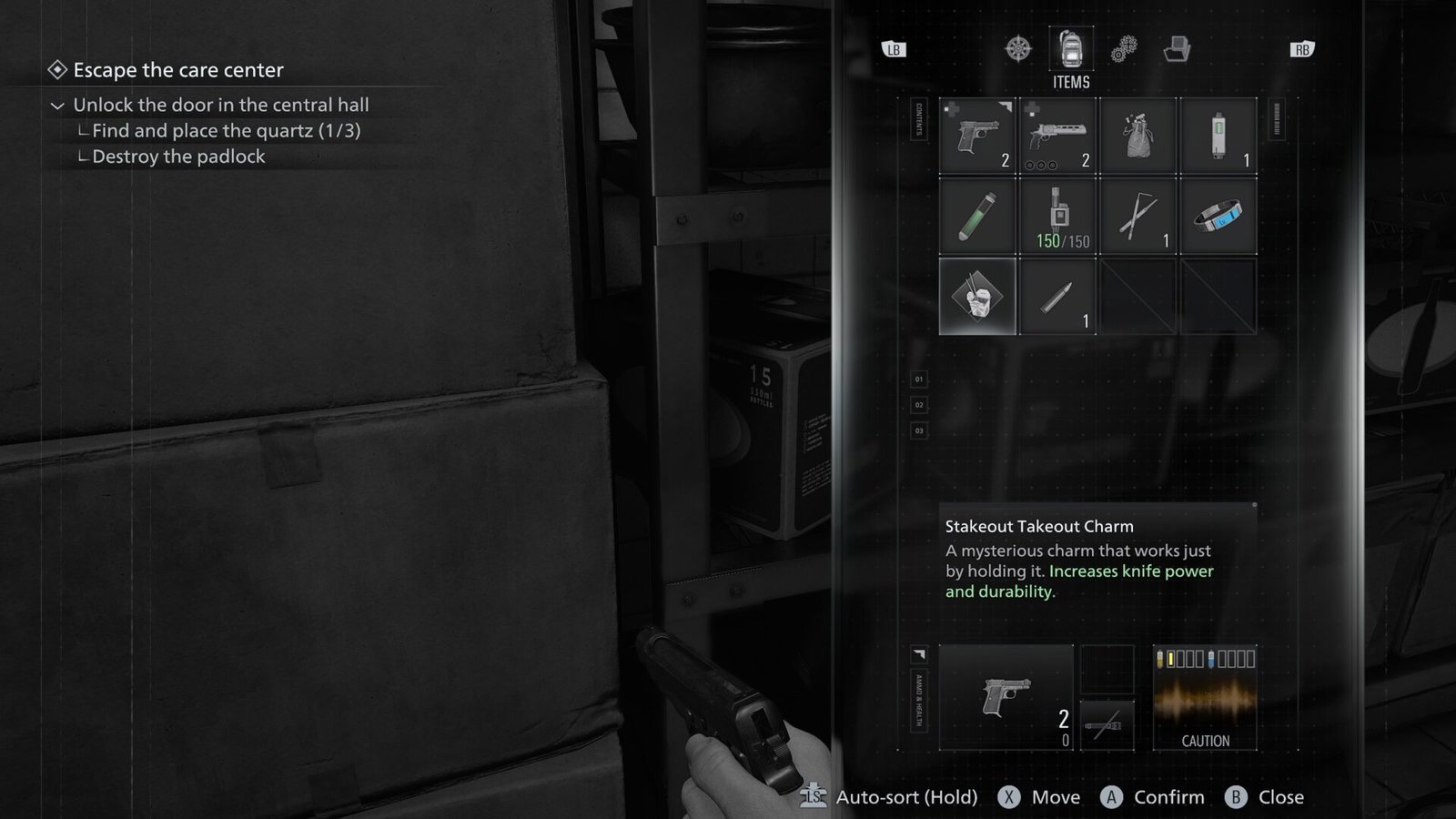Select the Stakeout Takeout Charm slot

coord(977,296)
